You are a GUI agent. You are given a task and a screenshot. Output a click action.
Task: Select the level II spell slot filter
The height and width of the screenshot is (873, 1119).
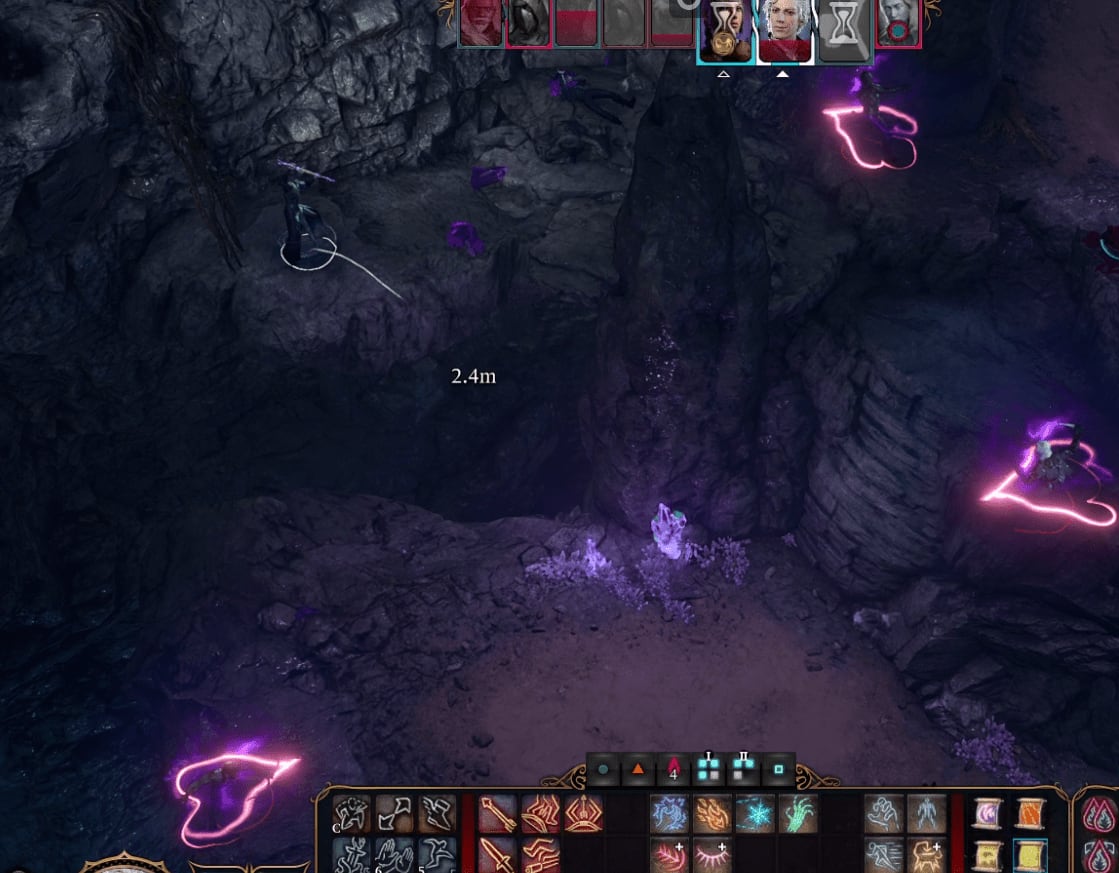[743, 770]
